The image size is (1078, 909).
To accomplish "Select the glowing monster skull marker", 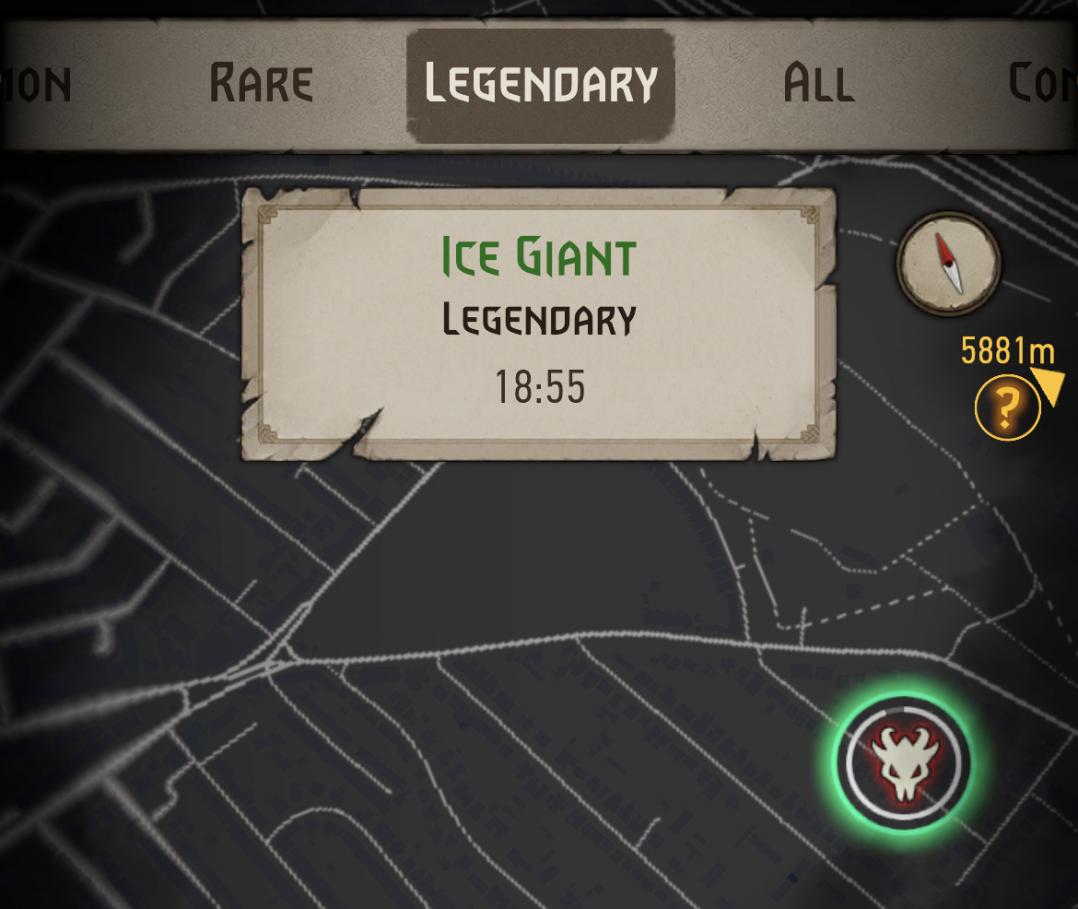I will coord(904,763).
